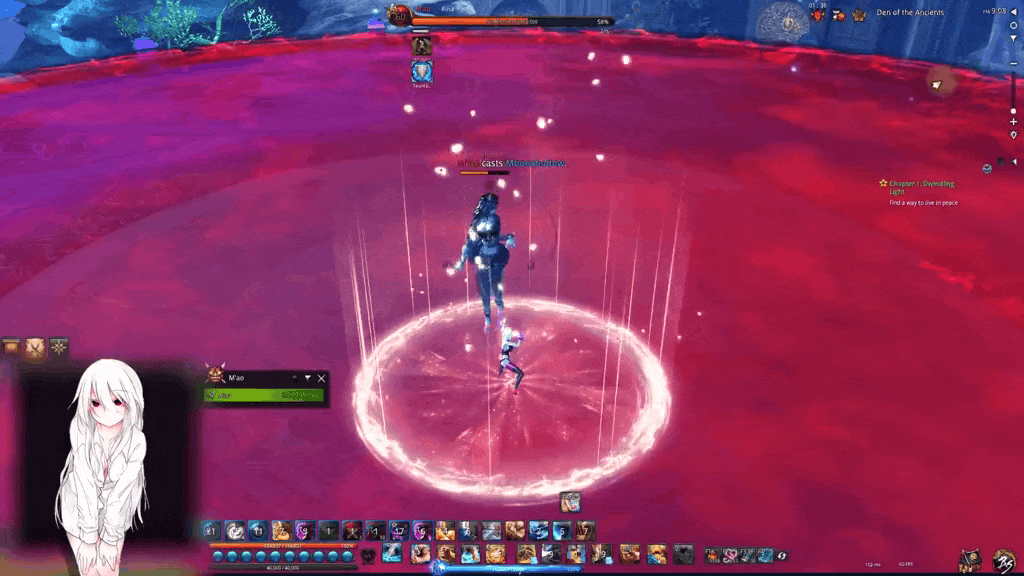
Task: Open the treasure chest icon at left edge
Action: pyautogui.click(x=11, y=347)
